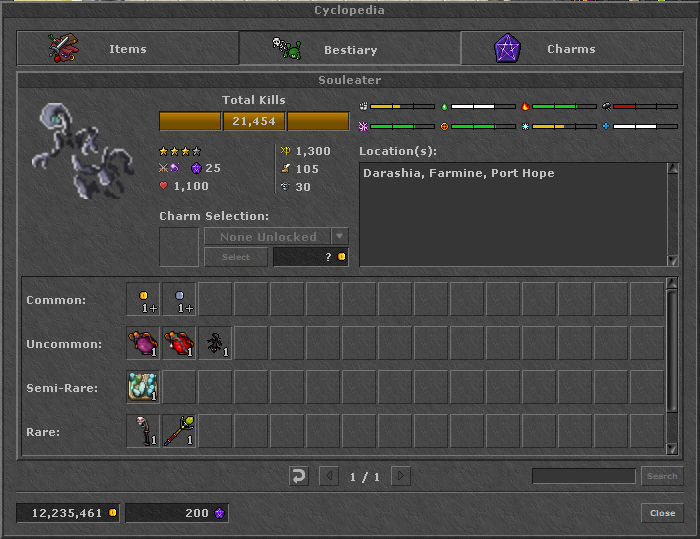Focus the bestiary search text field
The image size is (700, 539).
point(584,476)
